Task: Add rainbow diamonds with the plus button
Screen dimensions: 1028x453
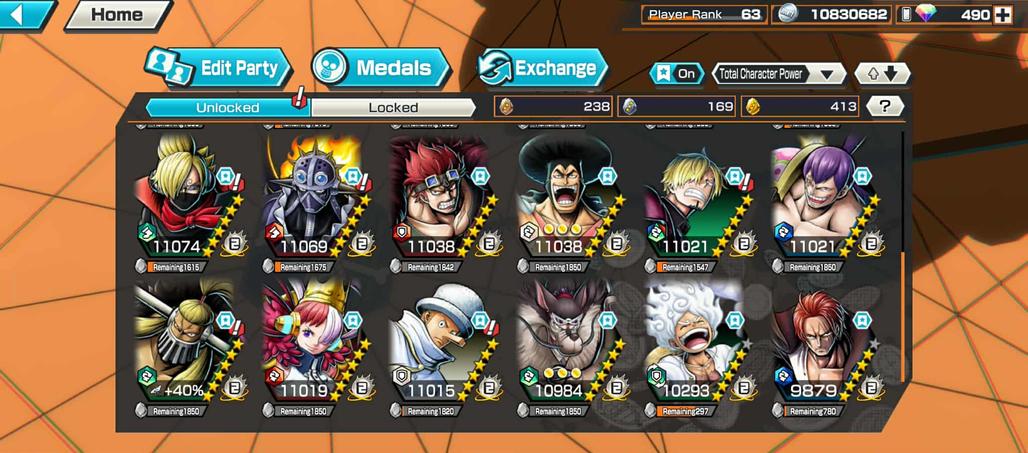Action: tap(1002, 14)
